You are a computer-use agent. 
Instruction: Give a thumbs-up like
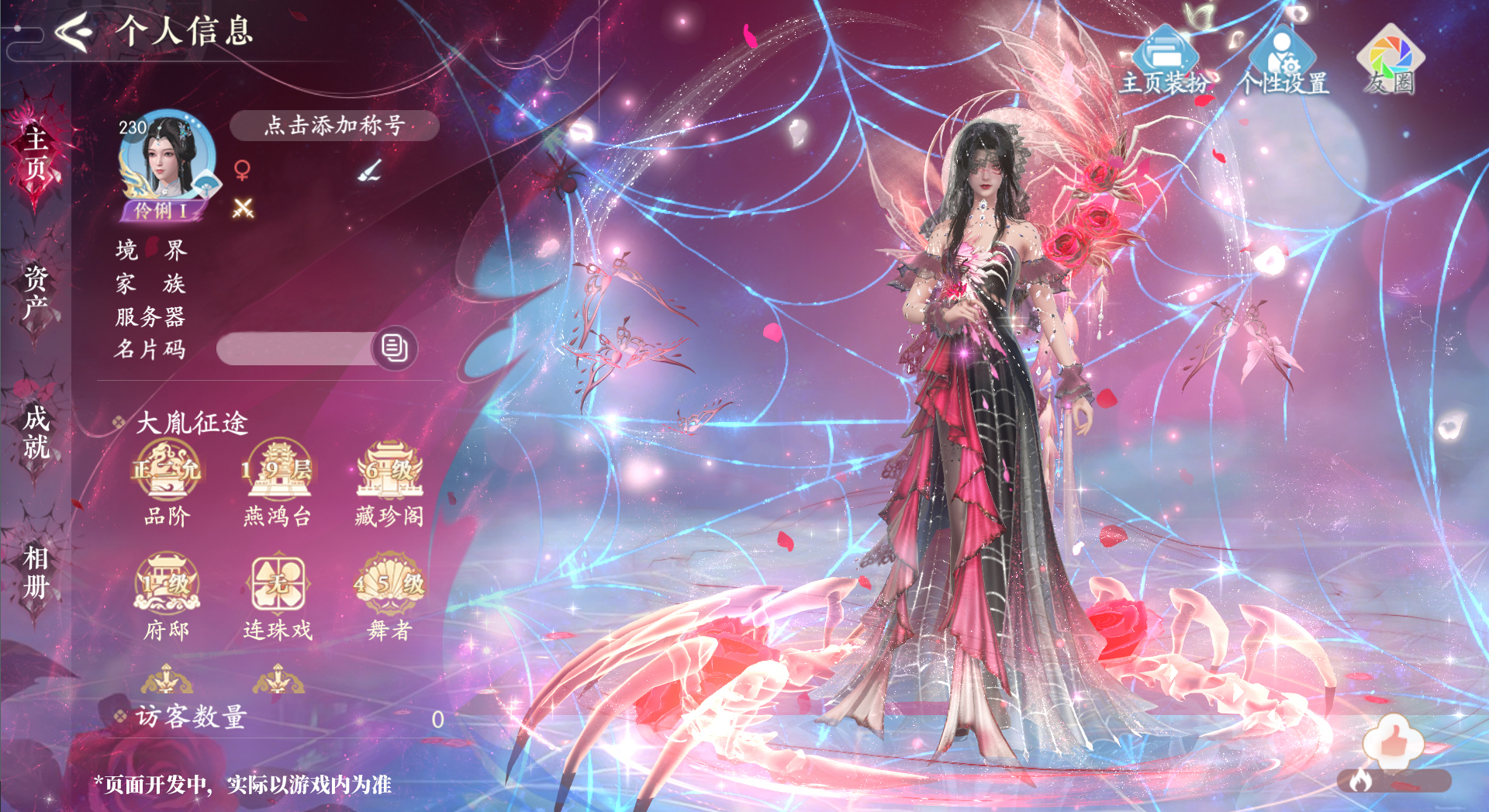[1394, 740]
